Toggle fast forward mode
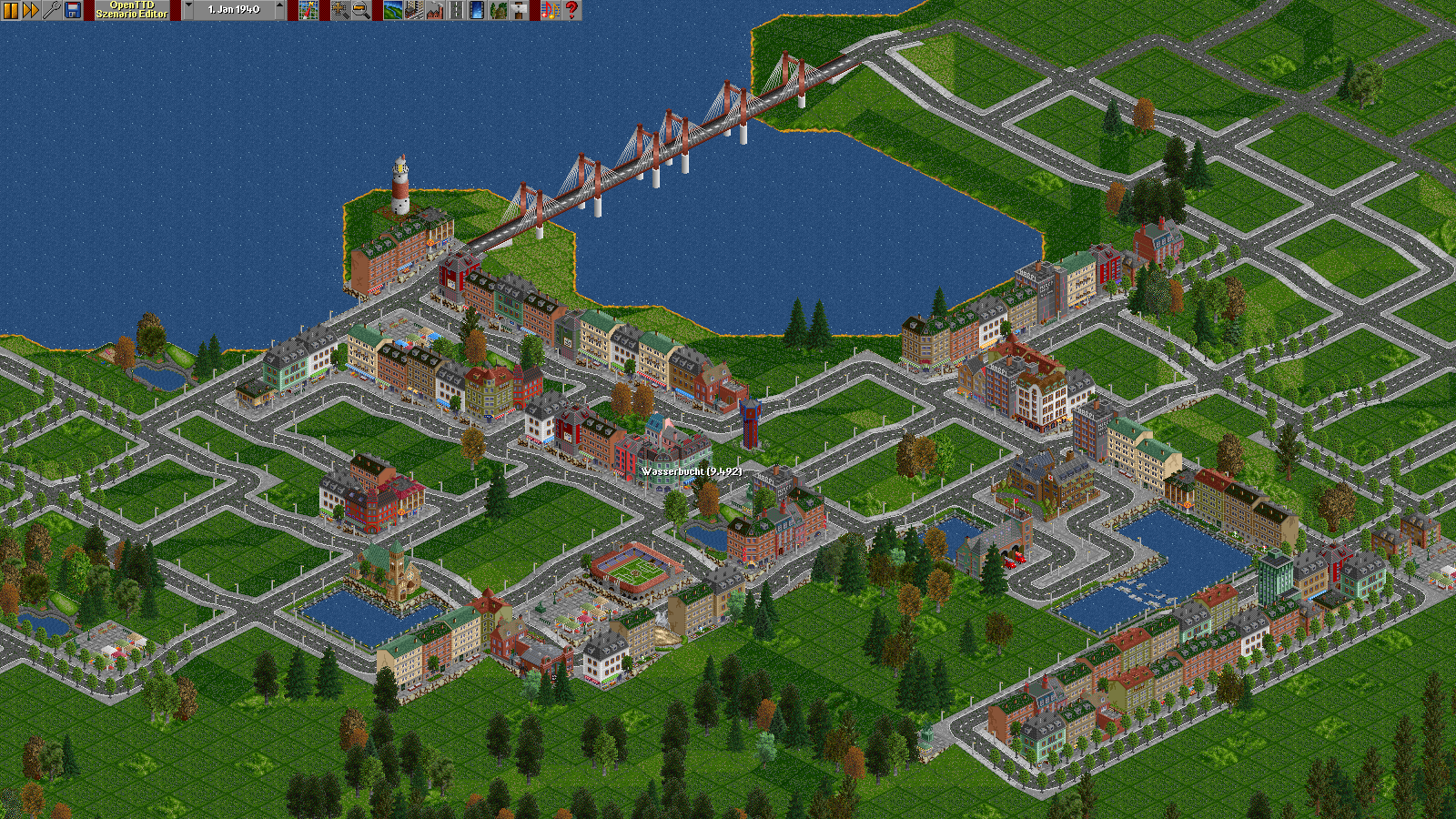This screenshot has height=819, width=1456. (x=31, y=10)
